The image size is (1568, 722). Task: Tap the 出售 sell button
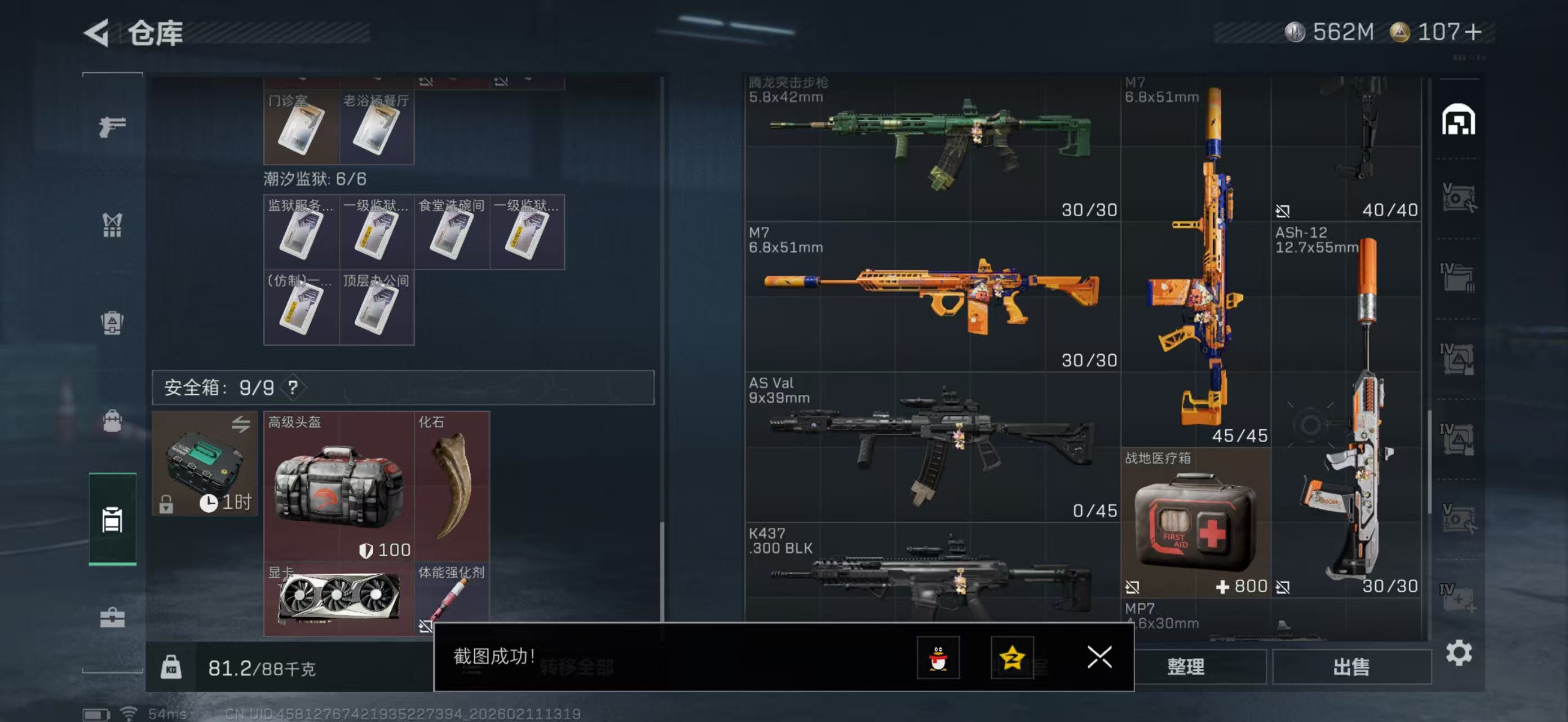coord(1351,667)
